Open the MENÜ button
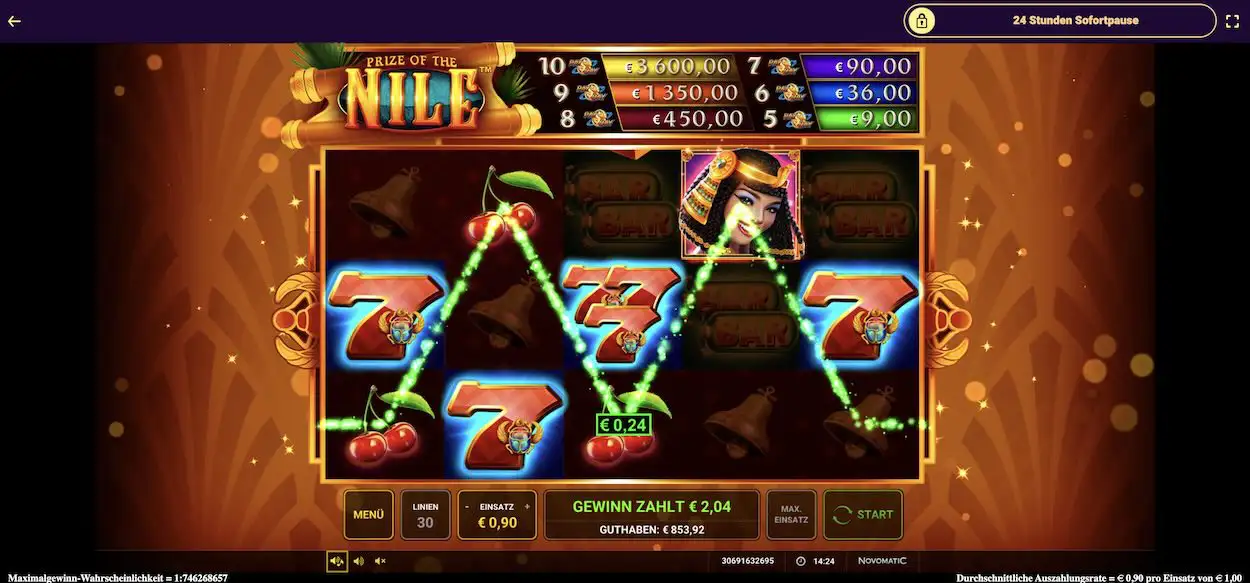The height and width of the screenshot is (583, 1250). pos(368,515)
